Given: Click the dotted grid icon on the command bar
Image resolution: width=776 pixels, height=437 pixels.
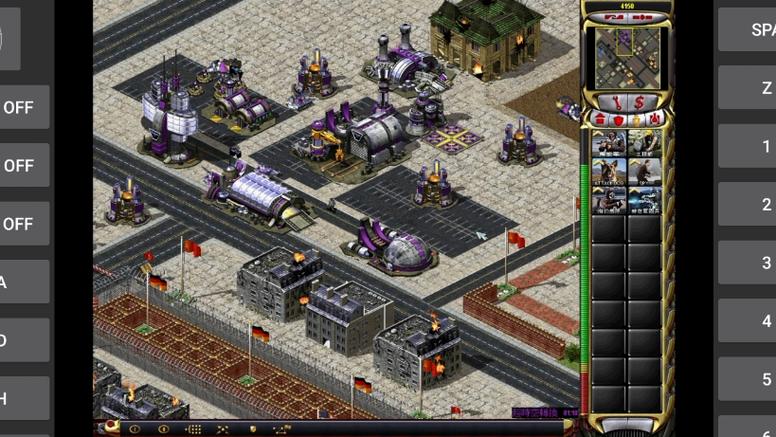Looking at the screenshot, I should [193, 429].
